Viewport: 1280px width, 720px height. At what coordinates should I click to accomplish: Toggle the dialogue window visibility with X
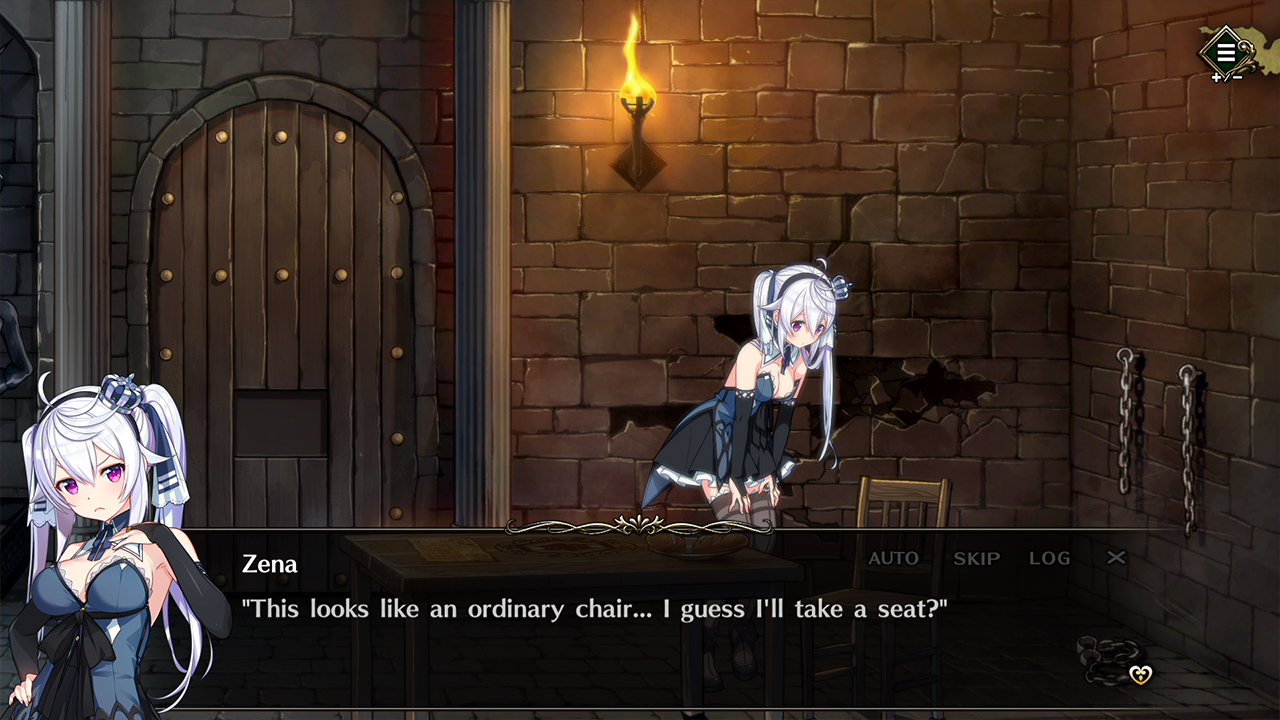pos(1116,559)
